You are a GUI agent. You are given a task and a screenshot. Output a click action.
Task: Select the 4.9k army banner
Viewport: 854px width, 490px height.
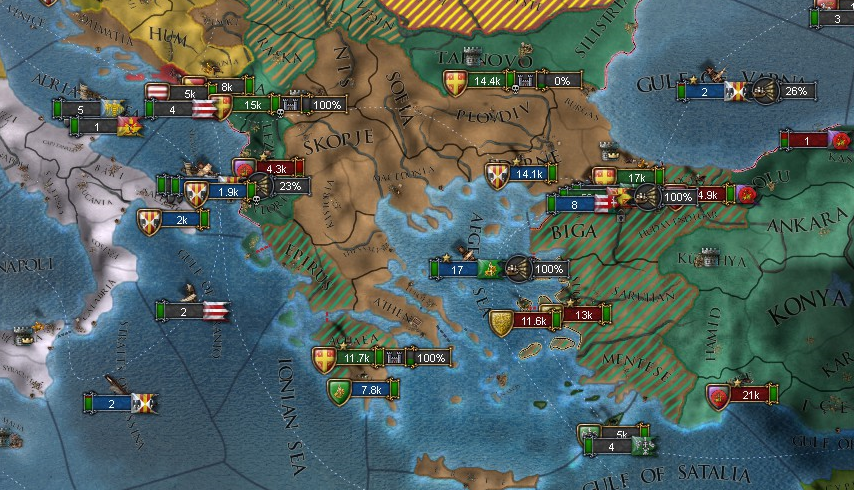pos(708,195)
